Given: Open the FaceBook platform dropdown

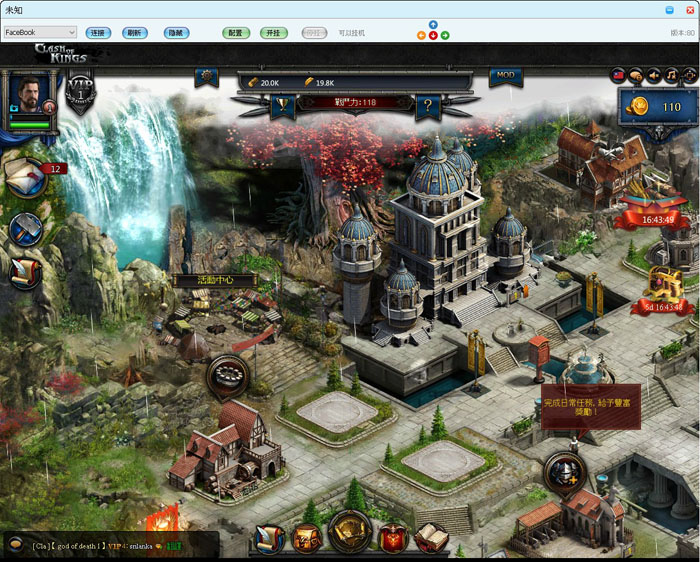Looking at the screenshot, I should tap(40, 33).
